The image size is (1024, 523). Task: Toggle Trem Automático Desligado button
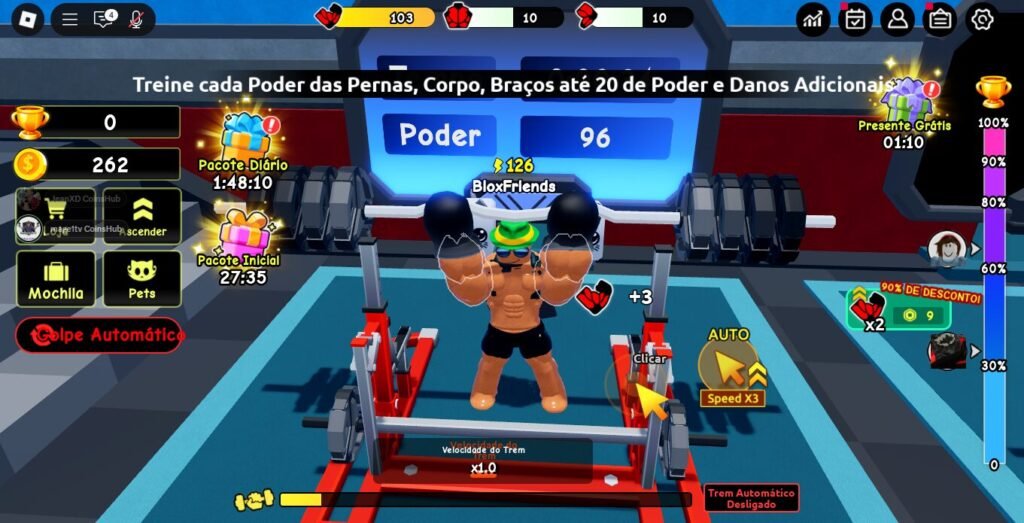click(x=751, y=498)
